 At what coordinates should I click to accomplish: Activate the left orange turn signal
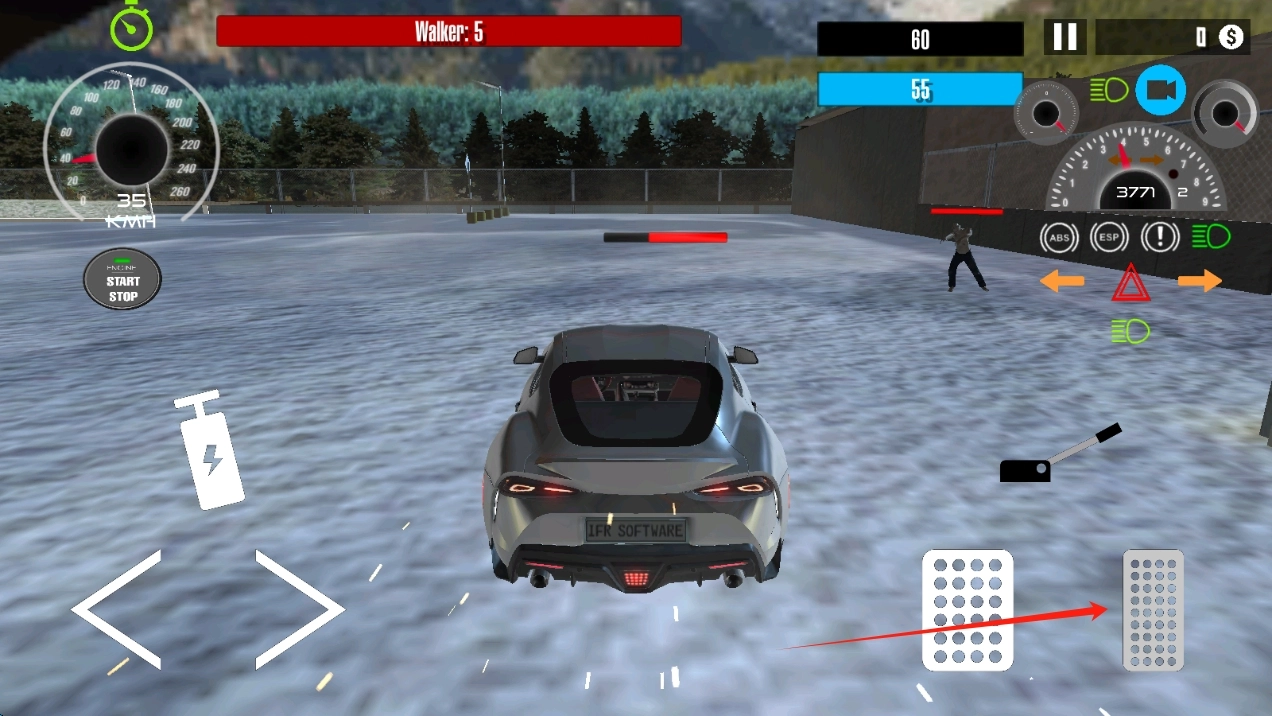point(1062,281)
